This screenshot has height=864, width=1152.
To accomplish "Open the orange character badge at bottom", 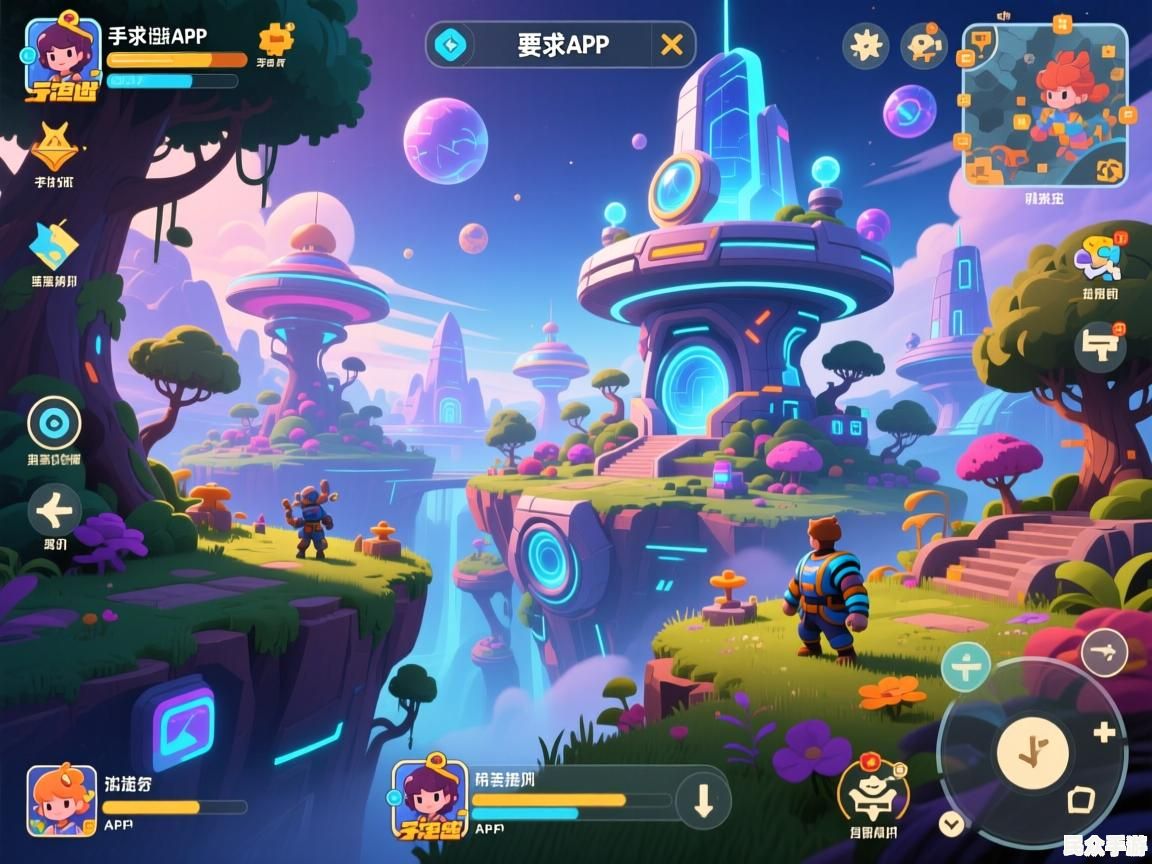I will (873, 792).
